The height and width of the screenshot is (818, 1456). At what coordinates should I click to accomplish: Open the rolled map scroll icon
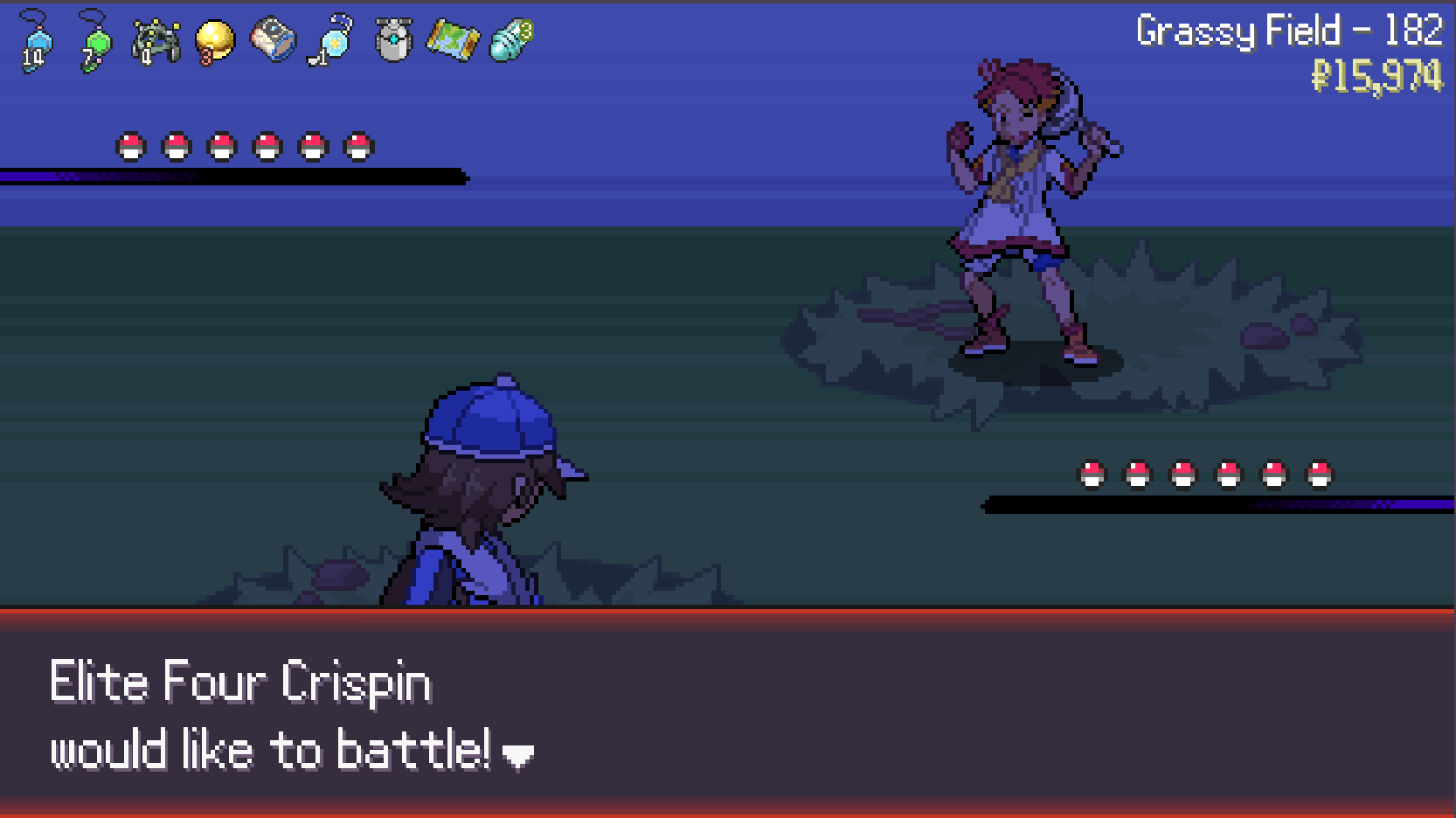(452, 41)
